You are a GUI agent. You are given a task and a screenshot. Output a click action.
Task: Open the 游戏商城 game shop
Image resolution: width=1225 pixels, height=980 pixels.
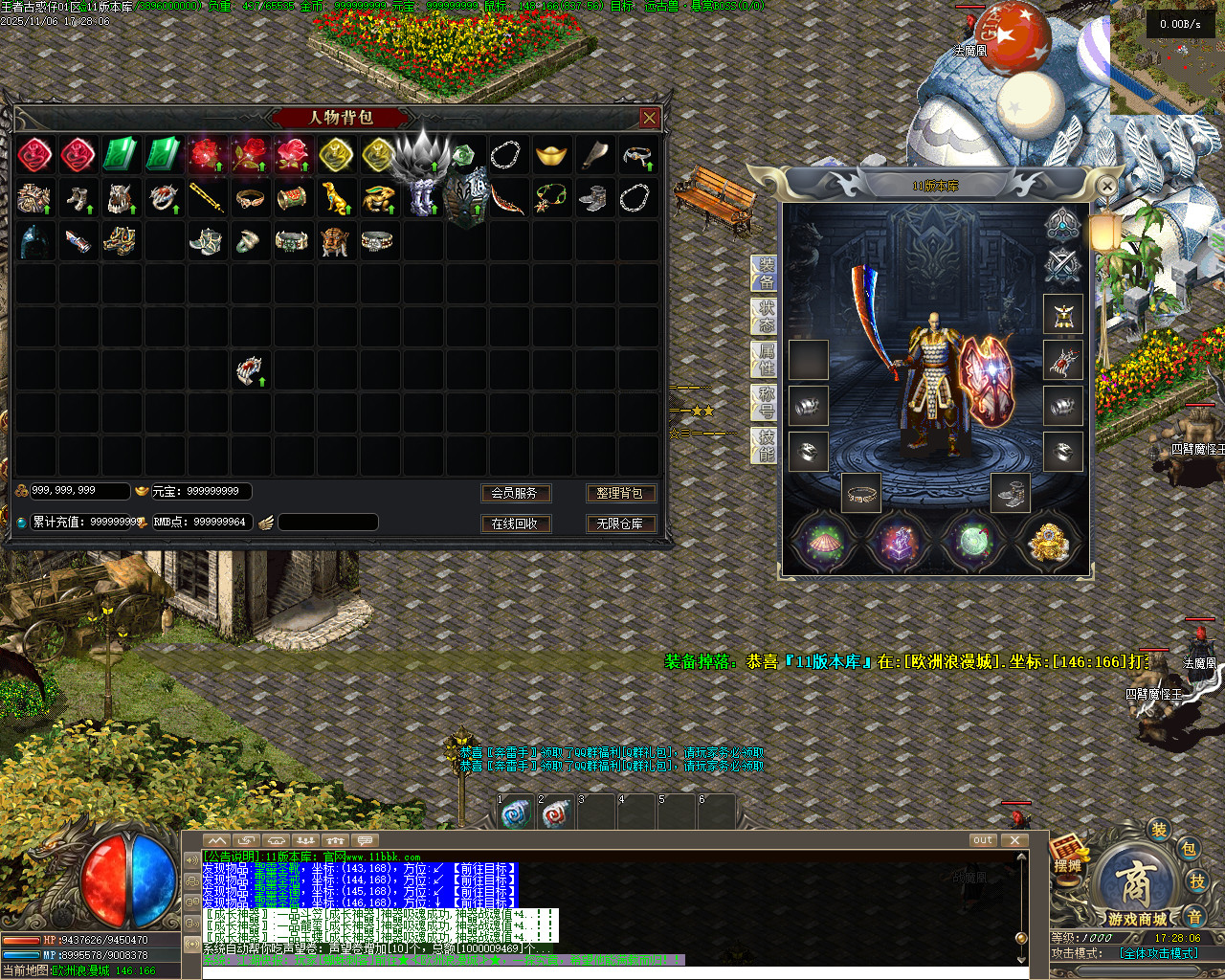[1136, 888]
